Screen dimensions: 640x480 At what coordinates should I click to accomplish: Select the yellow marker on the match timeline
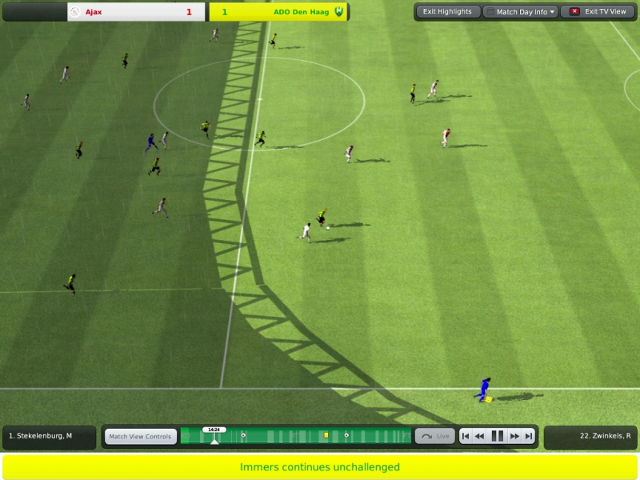pyautogui.click(x=326, y=435)
